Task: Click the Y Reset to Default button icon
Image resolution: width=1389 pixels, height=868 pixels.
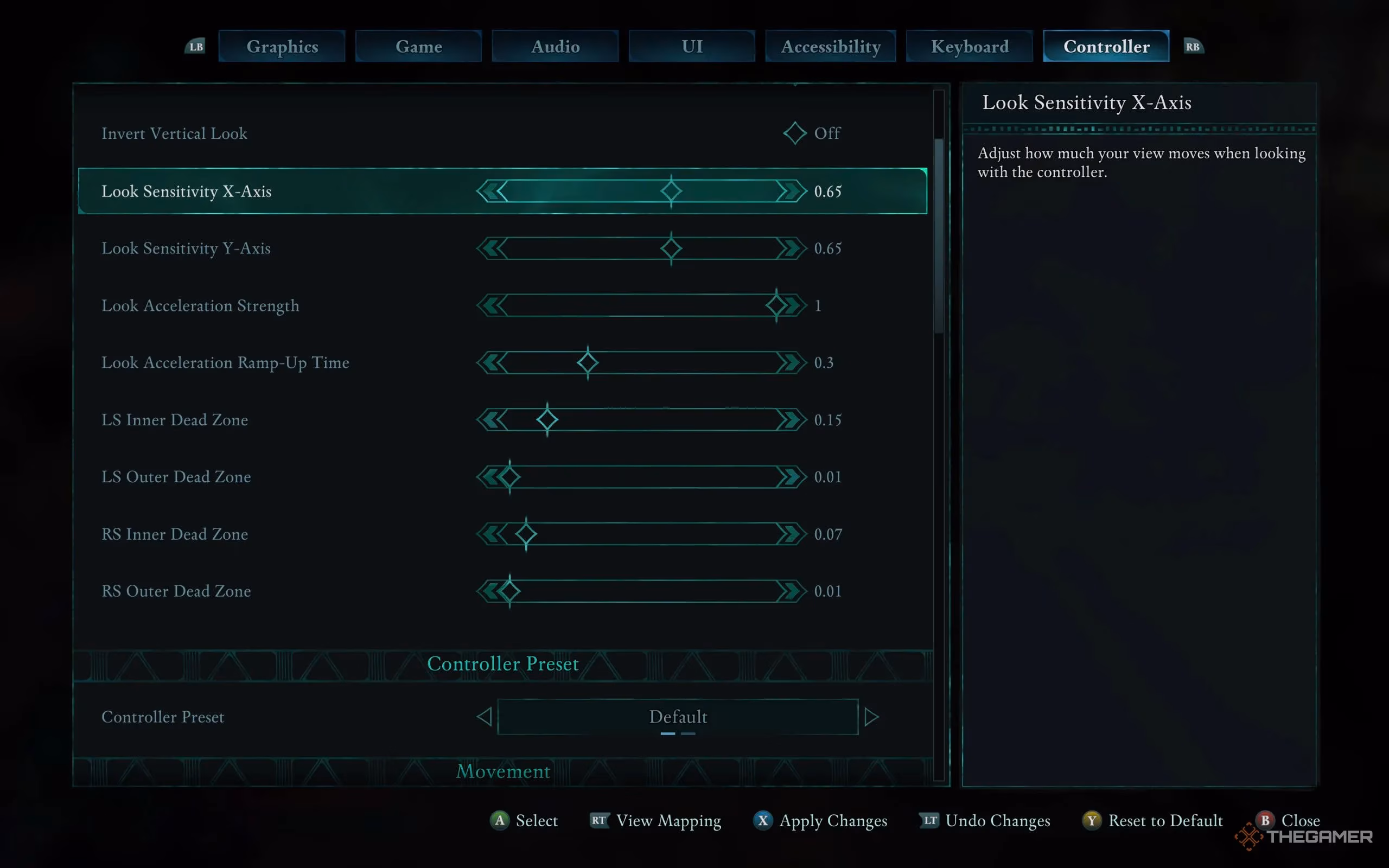Action: coord(1092,820)
